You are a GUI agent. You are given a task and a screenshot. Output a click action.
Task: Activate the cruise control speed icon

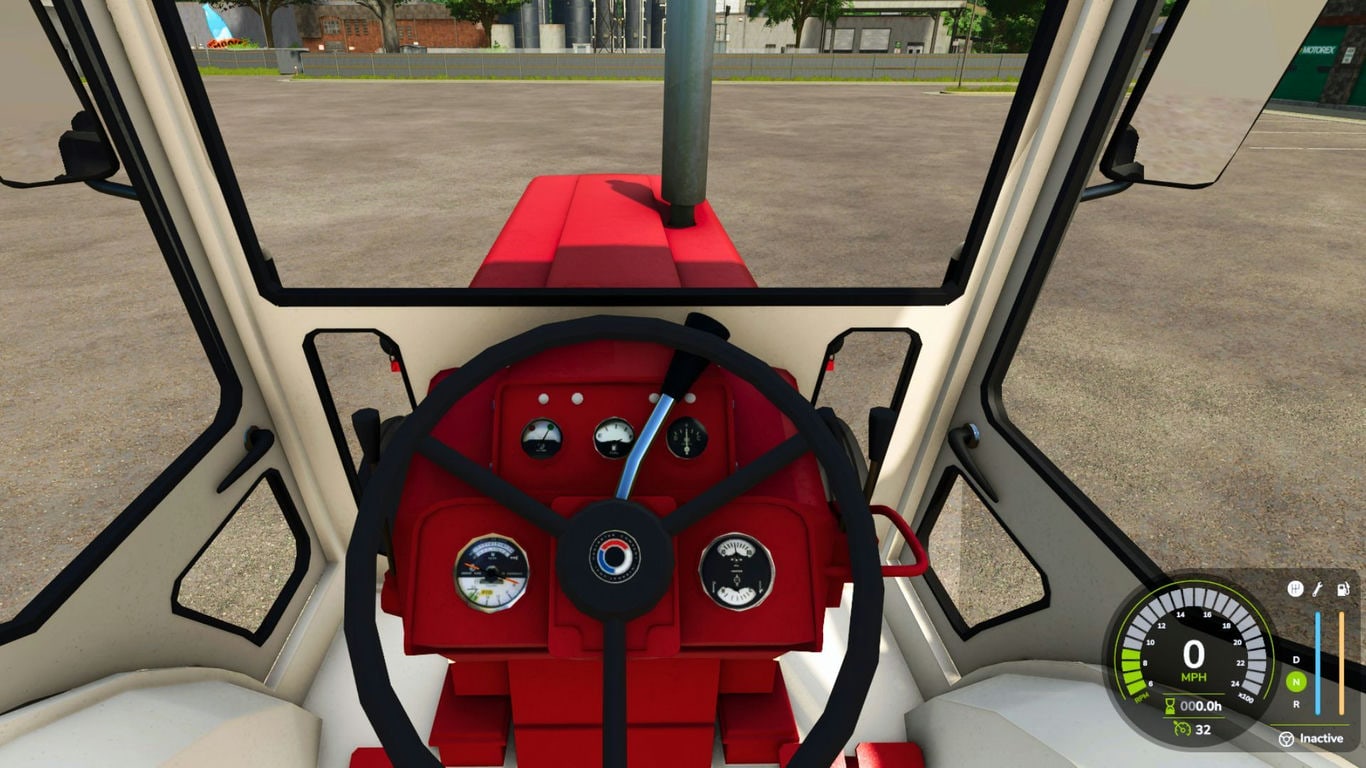point(1181,729)
